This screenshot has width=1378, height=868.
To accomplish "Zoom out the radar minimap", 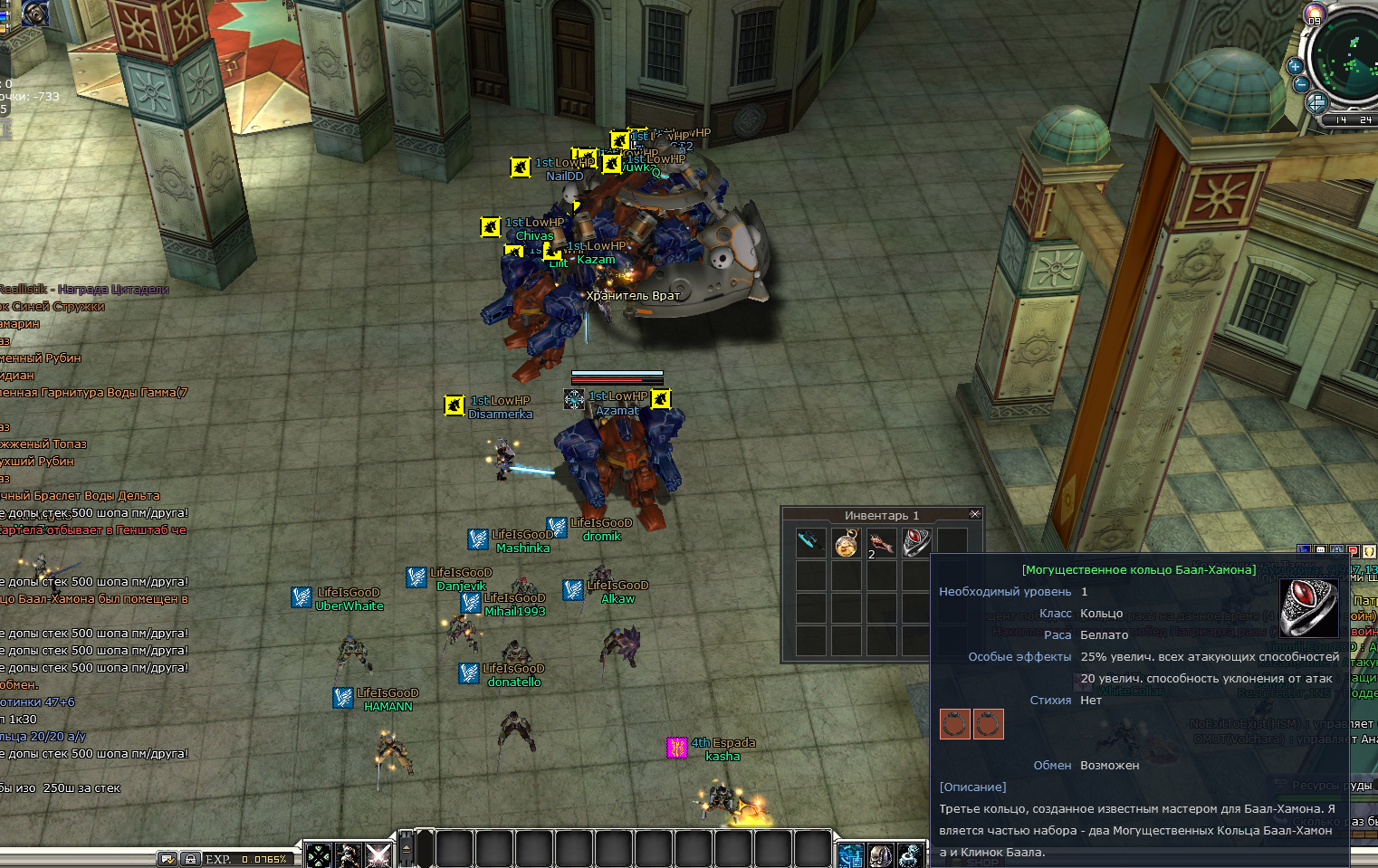I will [1301, 85].
